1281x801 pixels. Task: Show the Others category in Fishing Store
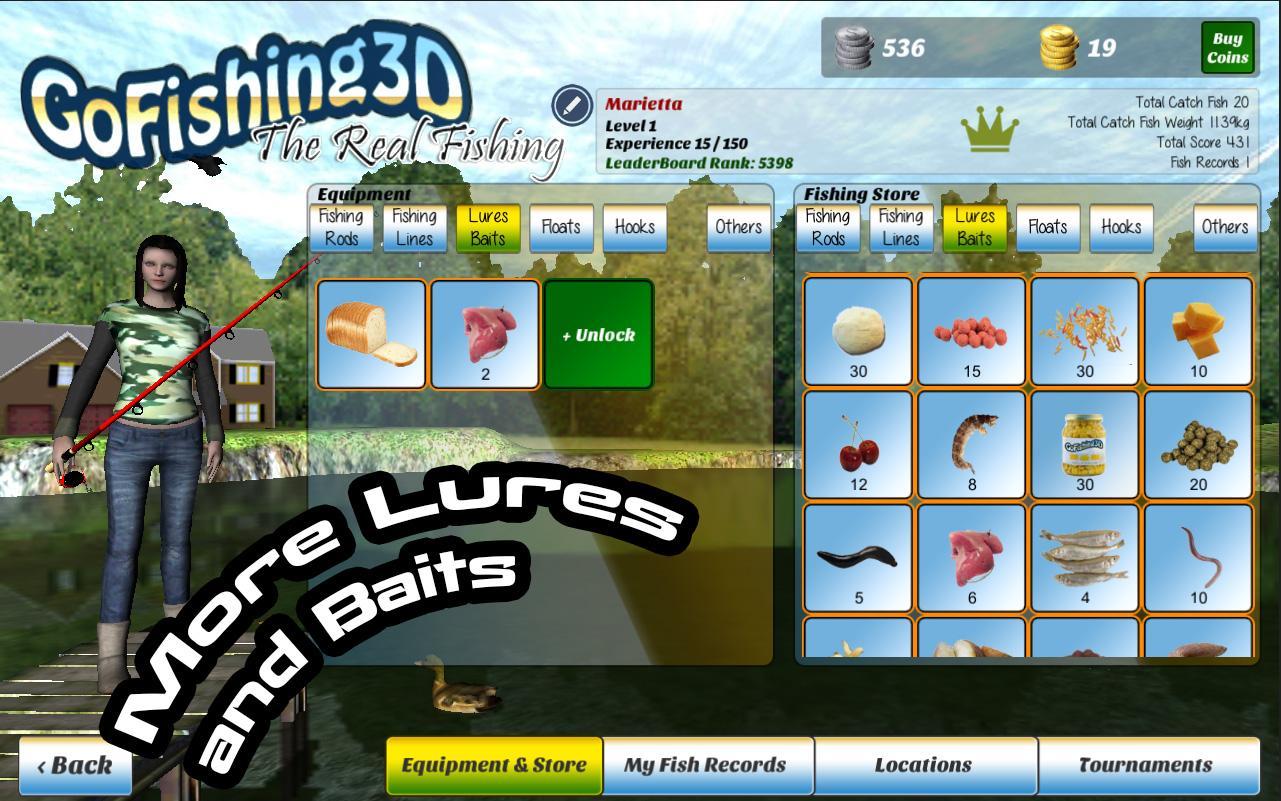pyautogui.click(x=1225, y=227)
